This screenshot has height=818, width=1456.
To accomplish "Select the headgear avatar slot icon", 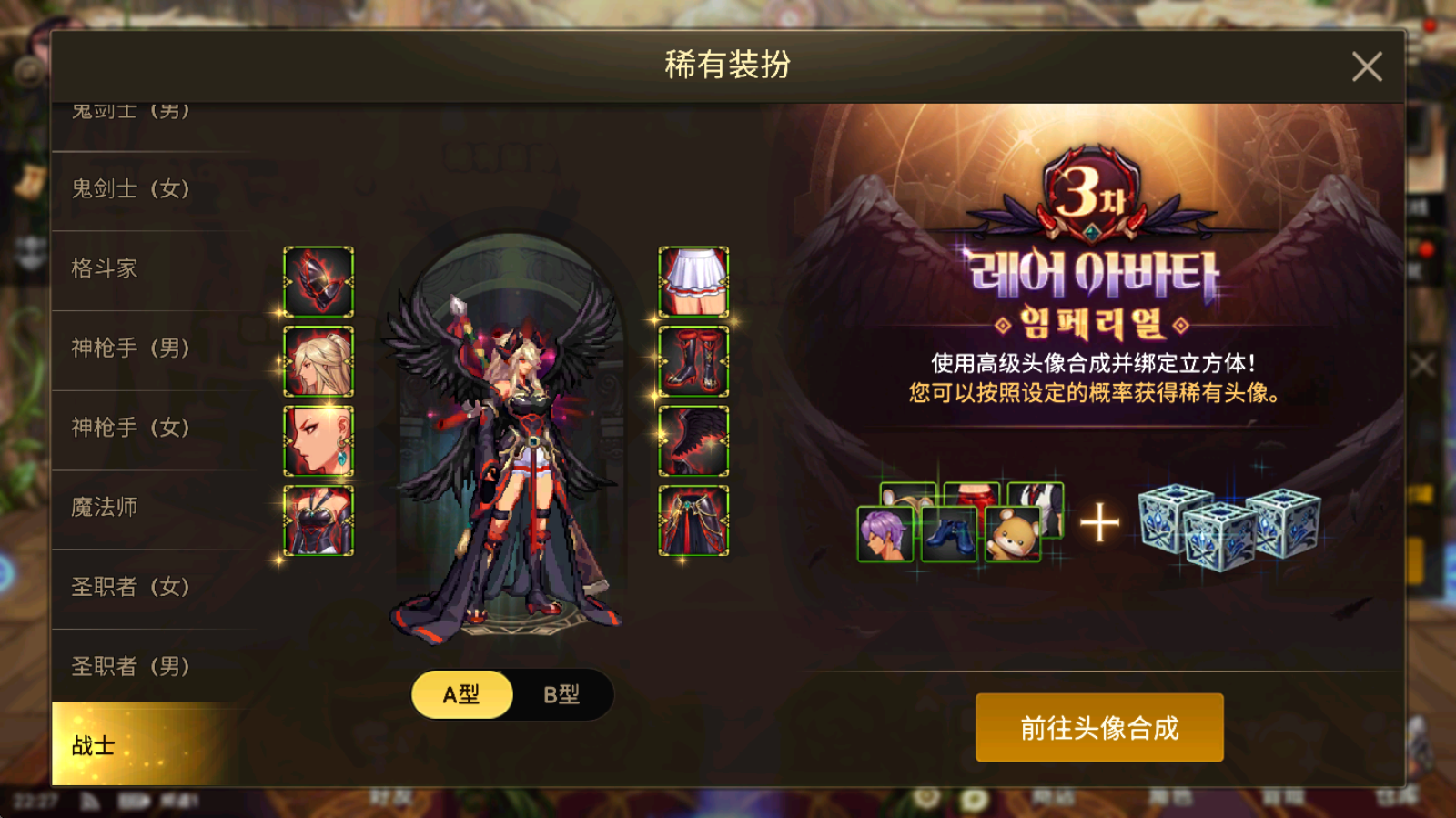I will click(x=319, y=279).
